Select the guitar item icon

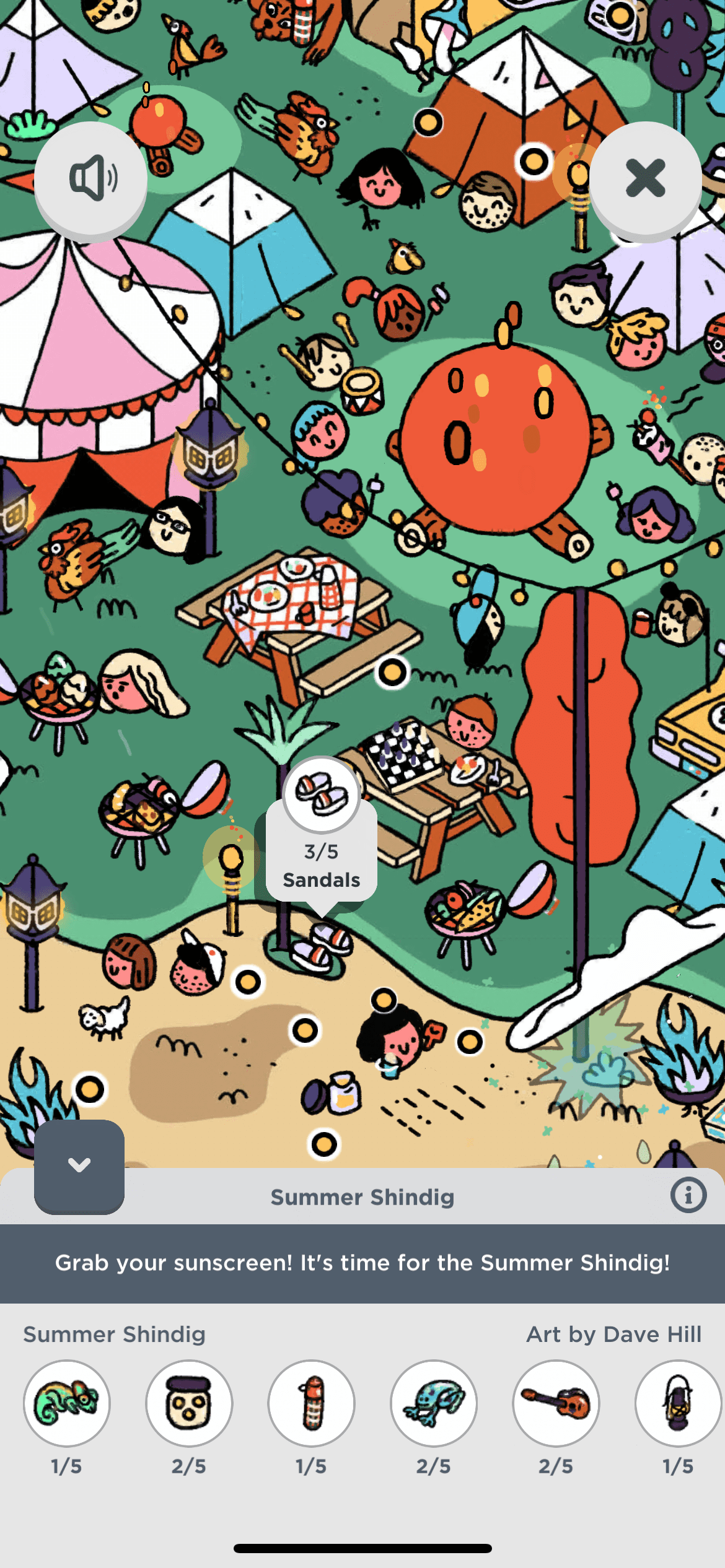click(x=556, y=1403)
